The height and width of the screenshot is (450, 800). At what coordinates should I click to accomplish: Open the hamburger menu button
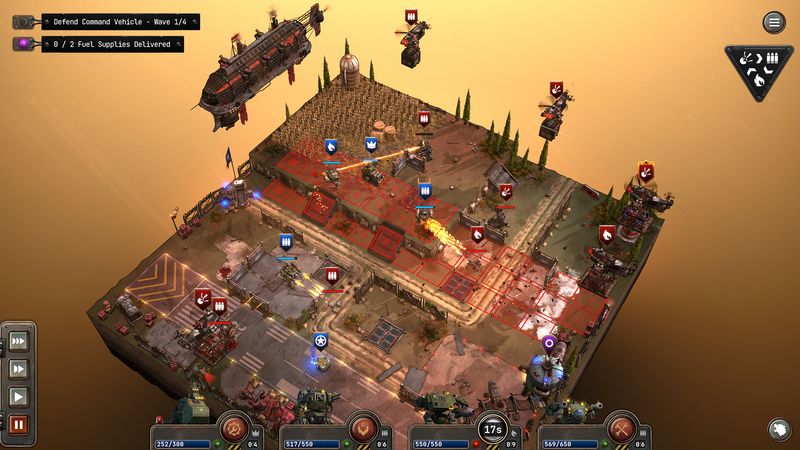click(x=773, y=22)
